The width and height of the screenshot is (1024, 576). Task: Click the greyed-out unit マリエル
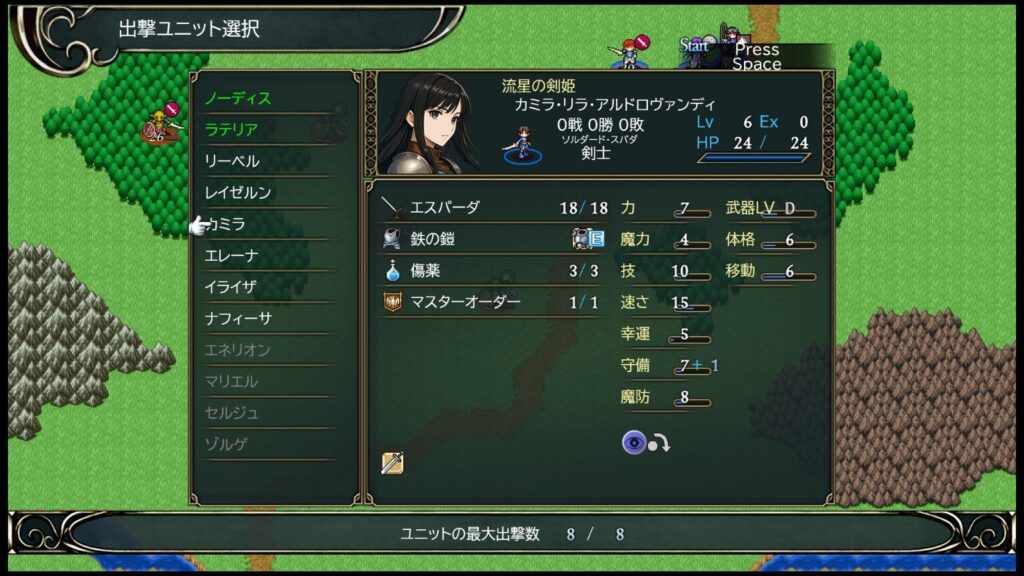point(232,381)
